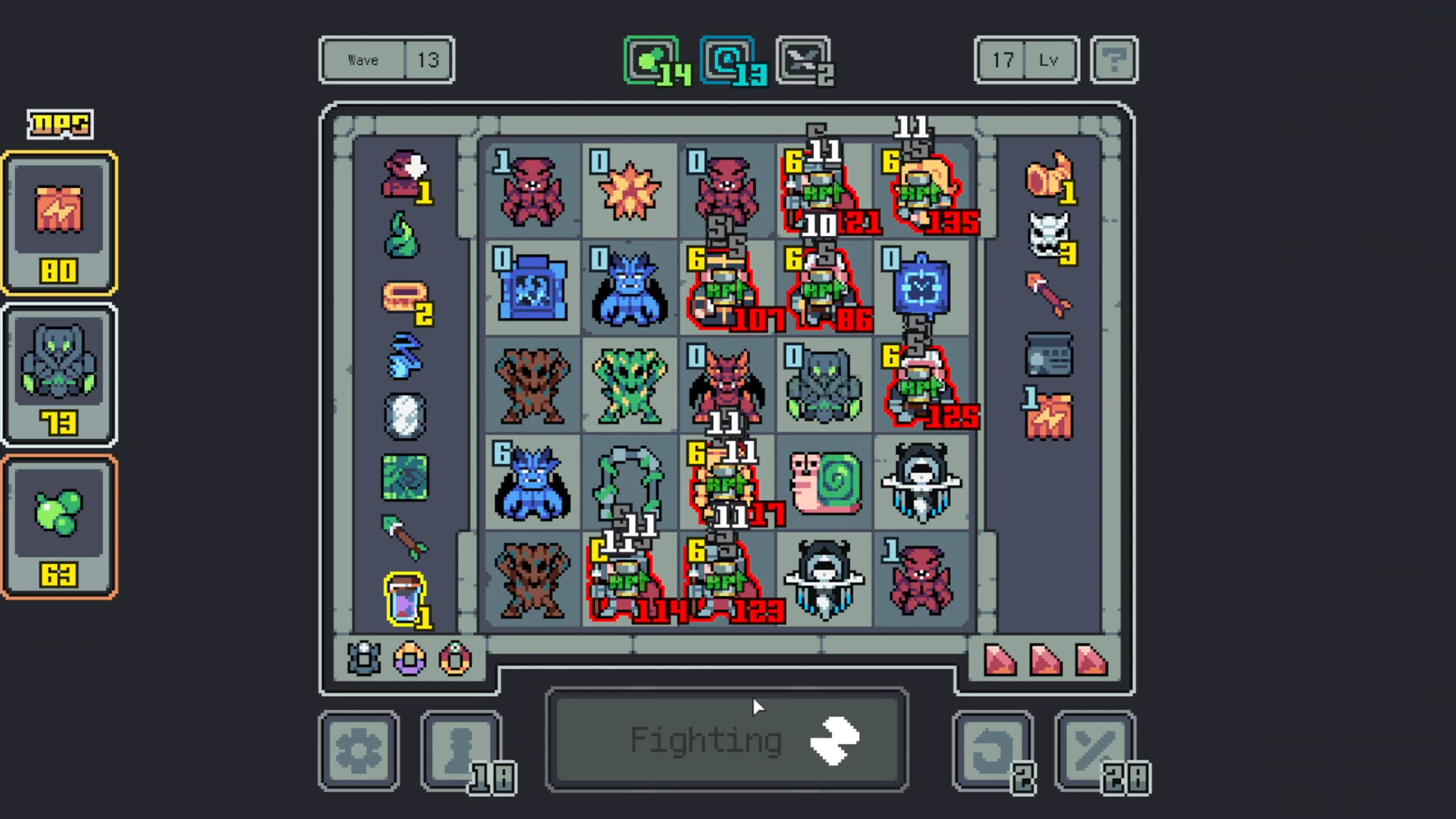The width and height of the screenshot is (1456, 819).
Task: Open the question mark help button
Action: pos(1114,60)
